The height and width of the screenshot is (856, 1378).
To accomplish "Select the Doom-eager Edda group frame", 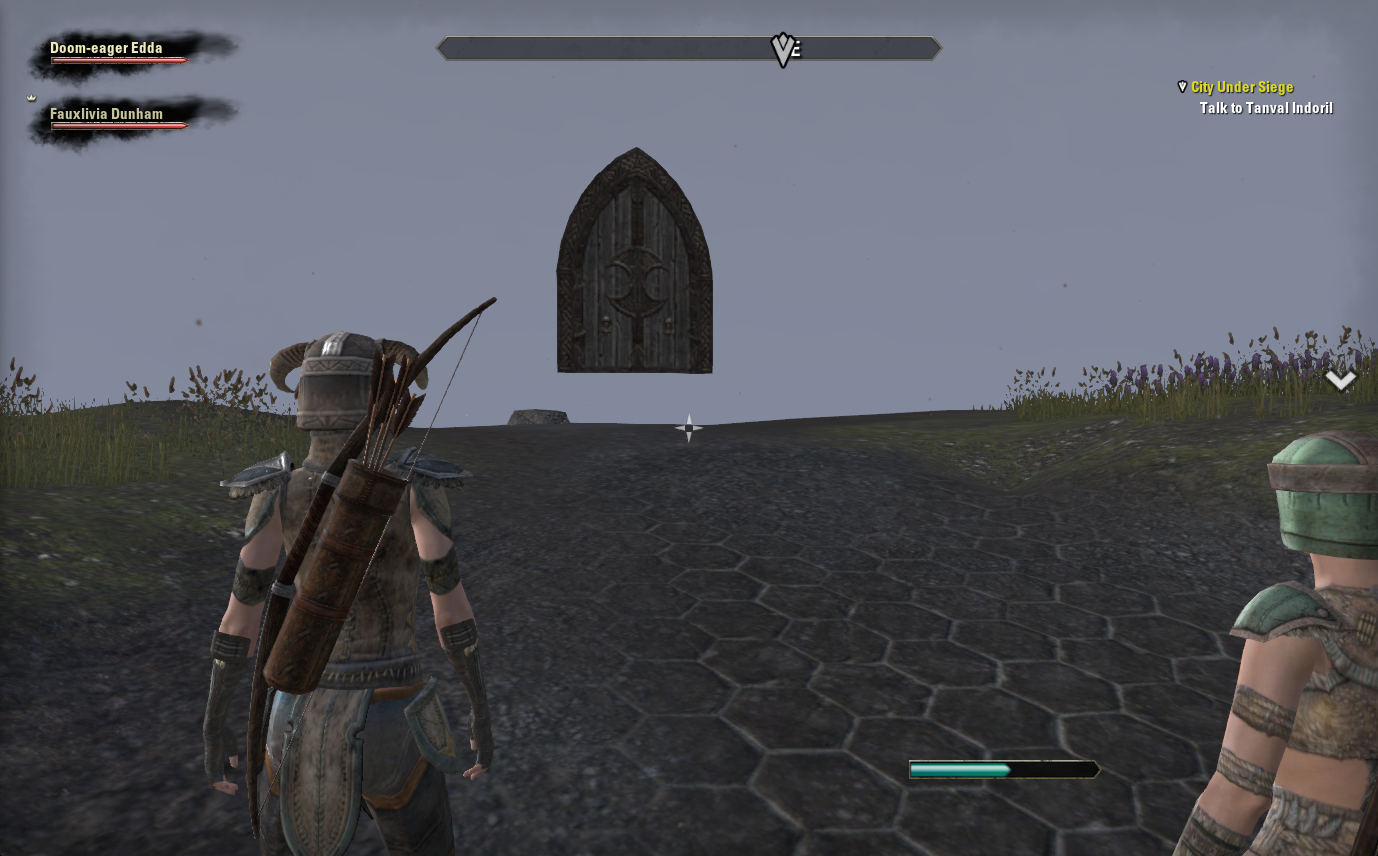I will click(x=118, y=52).
